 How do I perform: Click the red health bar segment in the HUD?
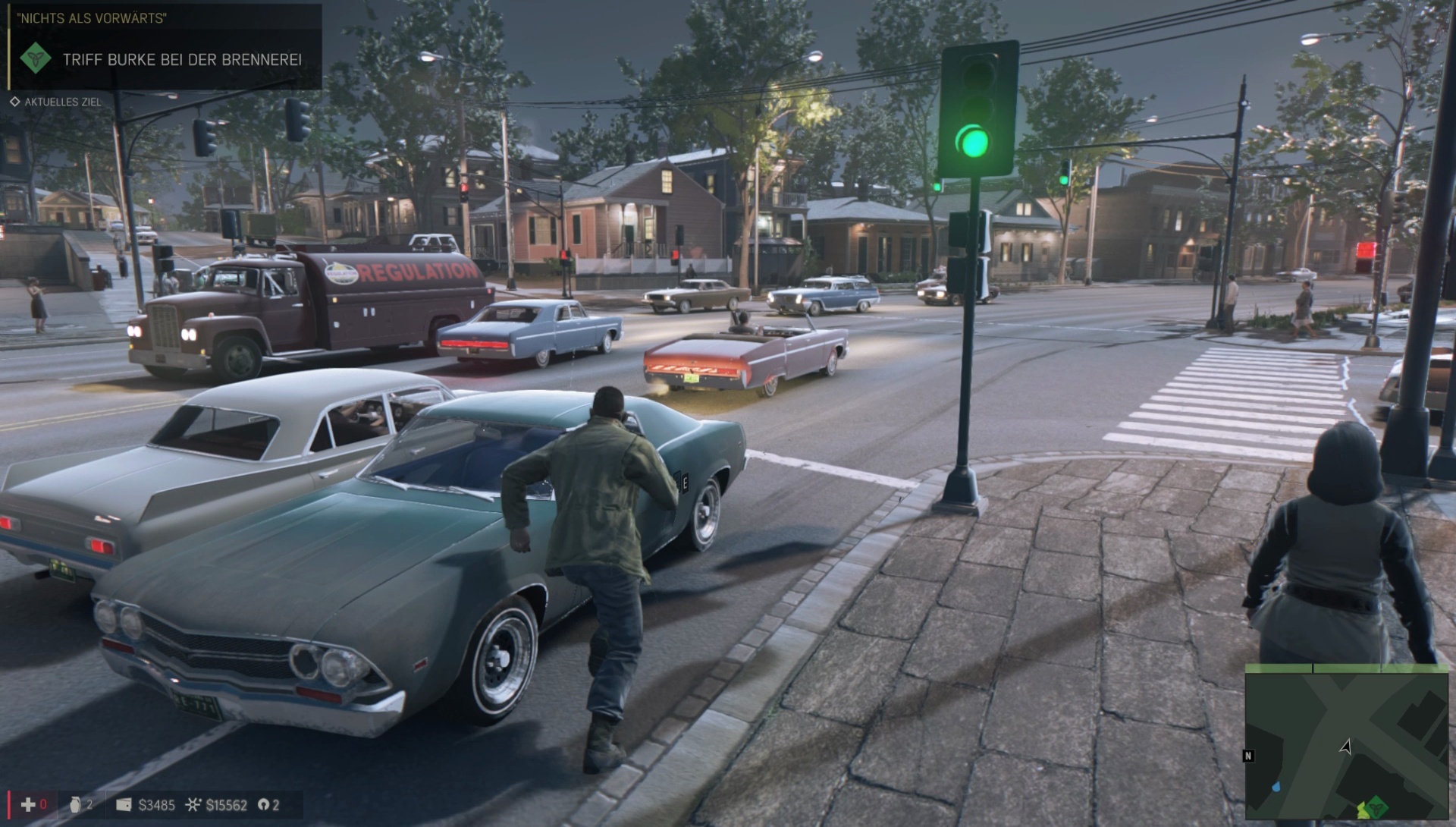click(x=9, y=805)
